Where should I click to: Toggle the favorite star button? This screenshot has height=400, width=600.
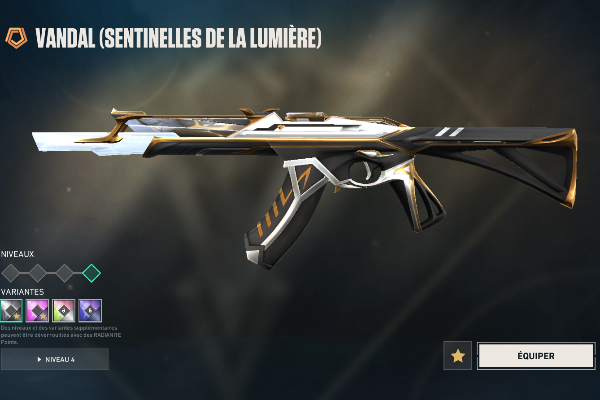pyautogui.click(x=458, y=355)
